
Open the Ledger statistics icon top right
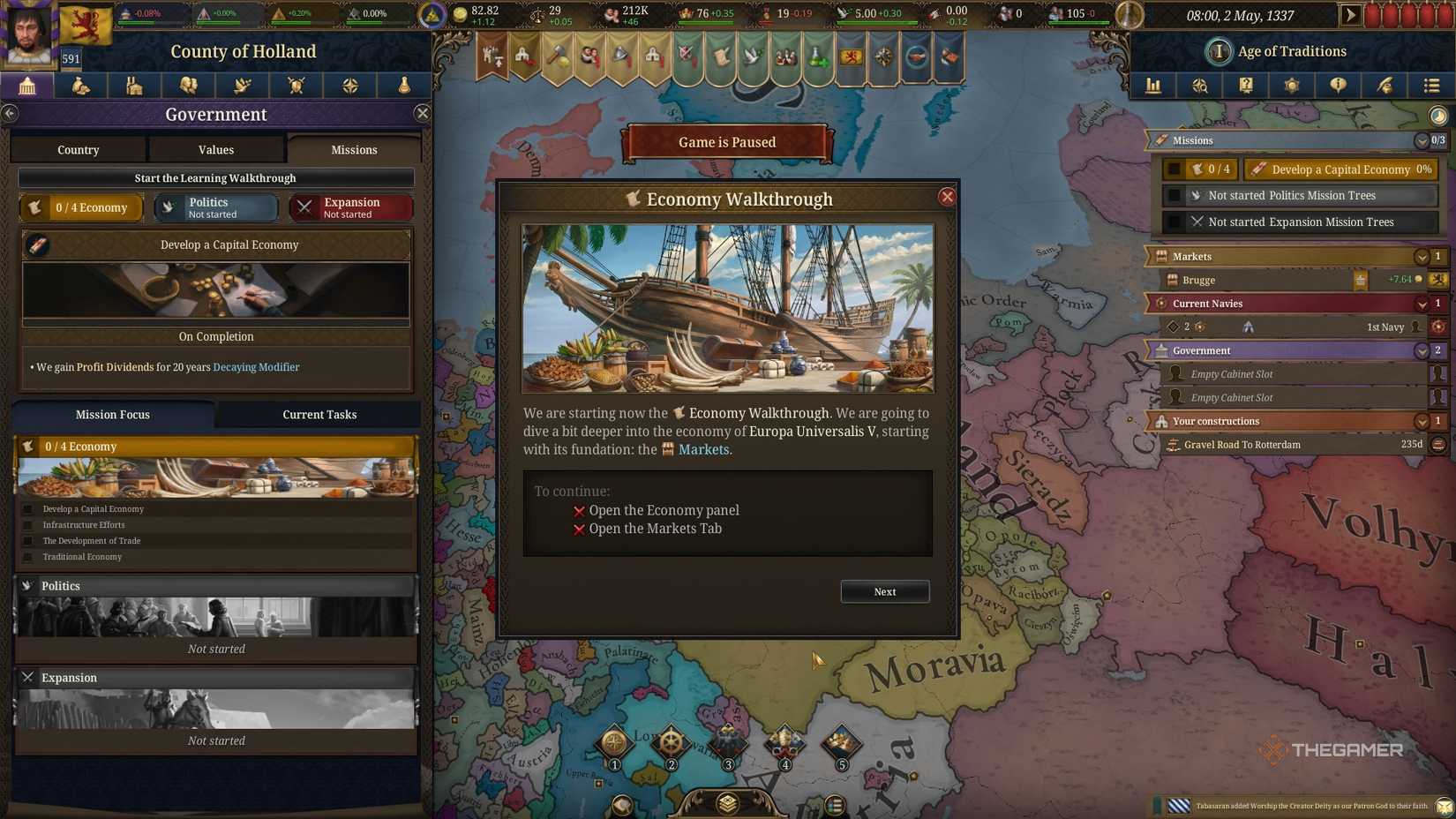pyautogui.click(x=1152, y=86)
